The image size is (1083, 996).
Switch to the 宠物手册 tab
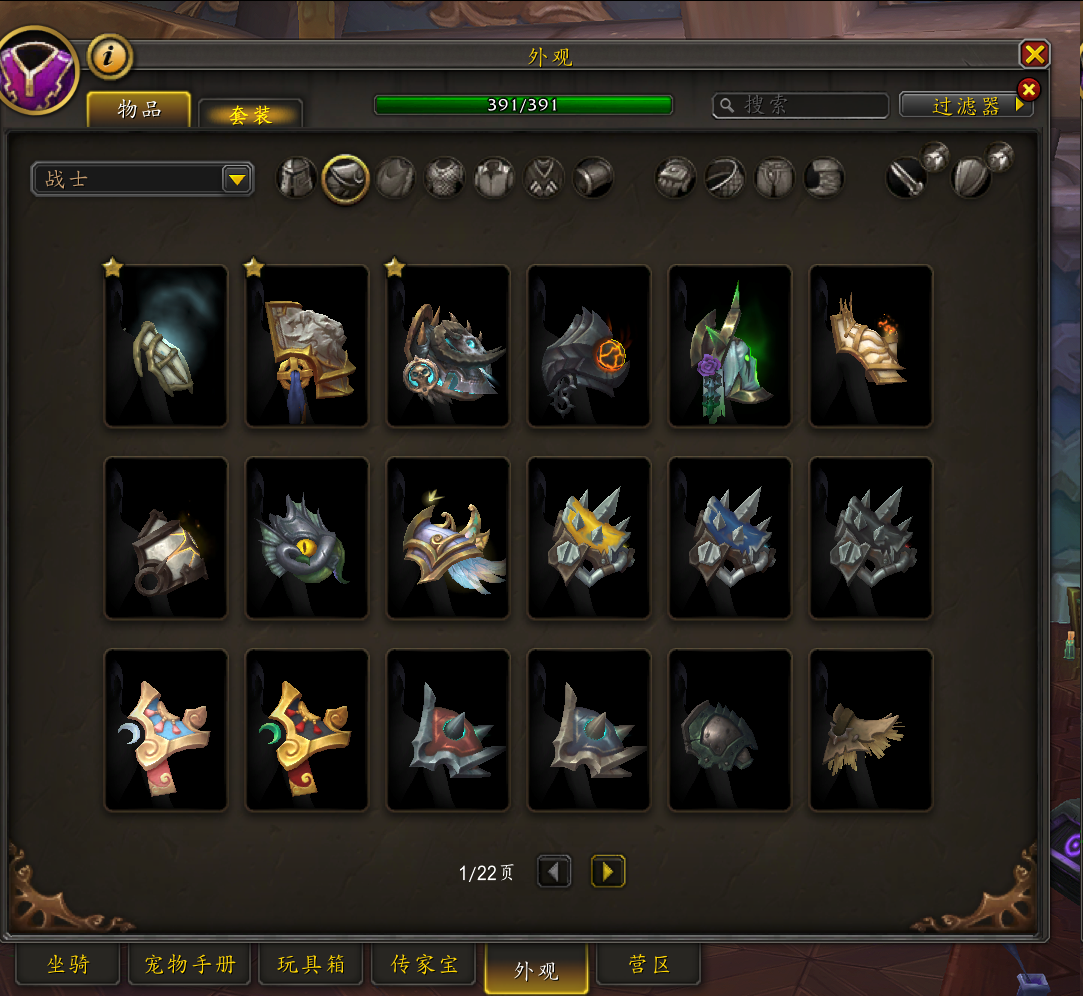[x=190, y=965]
